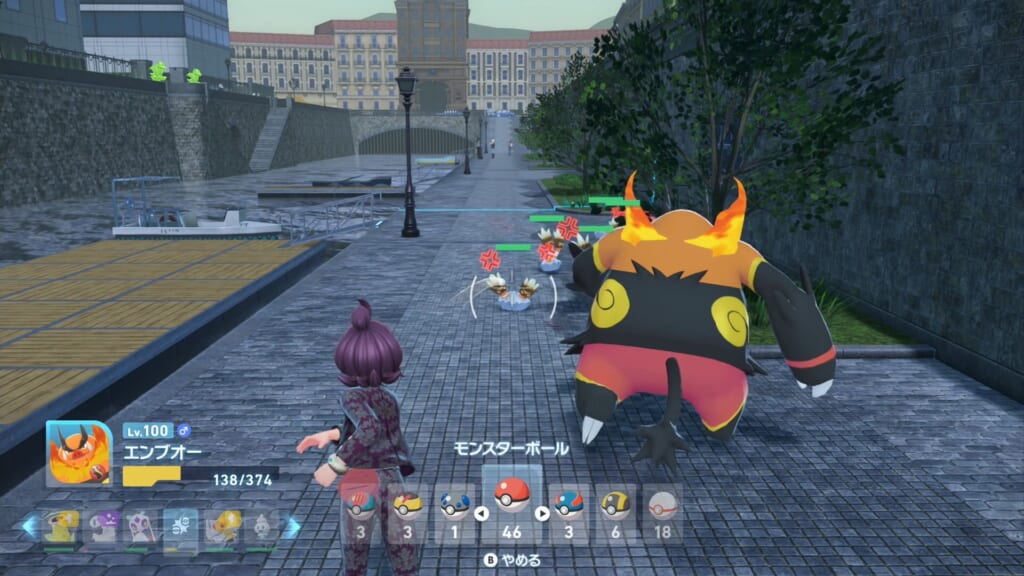This screenshot has height=576, width=1024.
Task: Choose the yellow and red ball slot
Action: point(408,505)
